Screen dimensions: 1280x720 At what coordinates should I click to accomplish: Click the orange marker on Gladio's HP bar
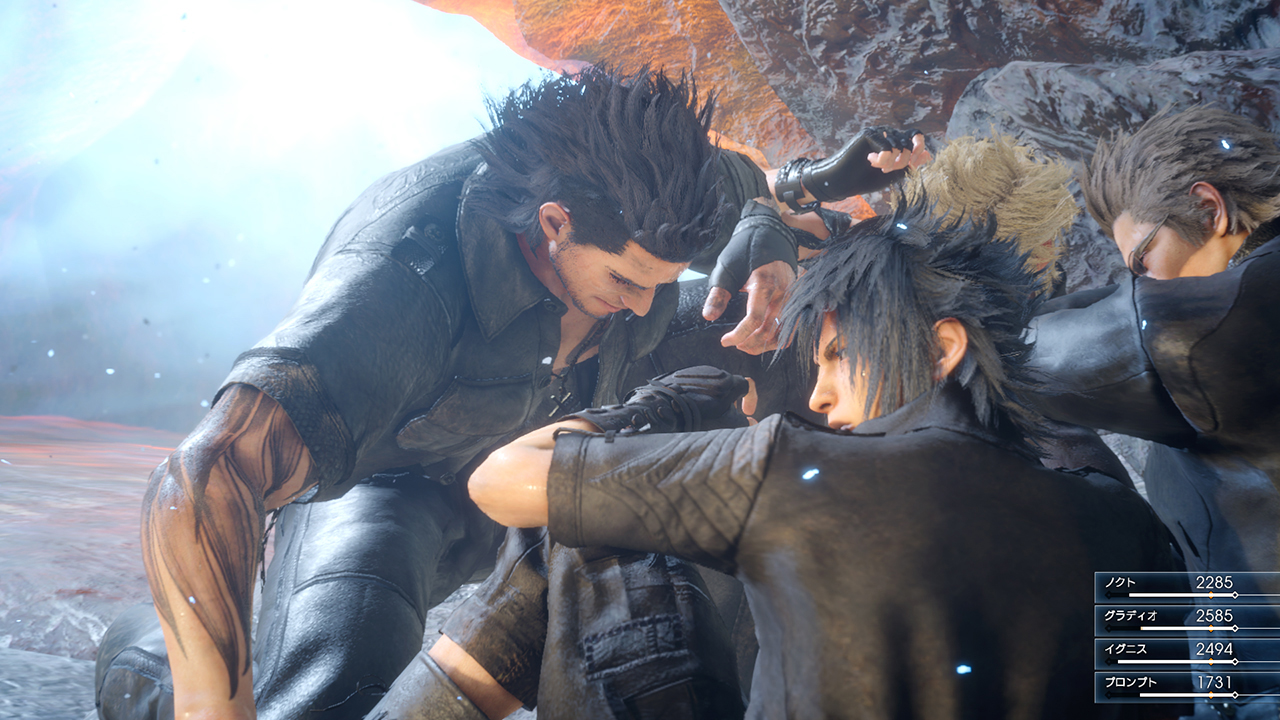click(1211, 629)
